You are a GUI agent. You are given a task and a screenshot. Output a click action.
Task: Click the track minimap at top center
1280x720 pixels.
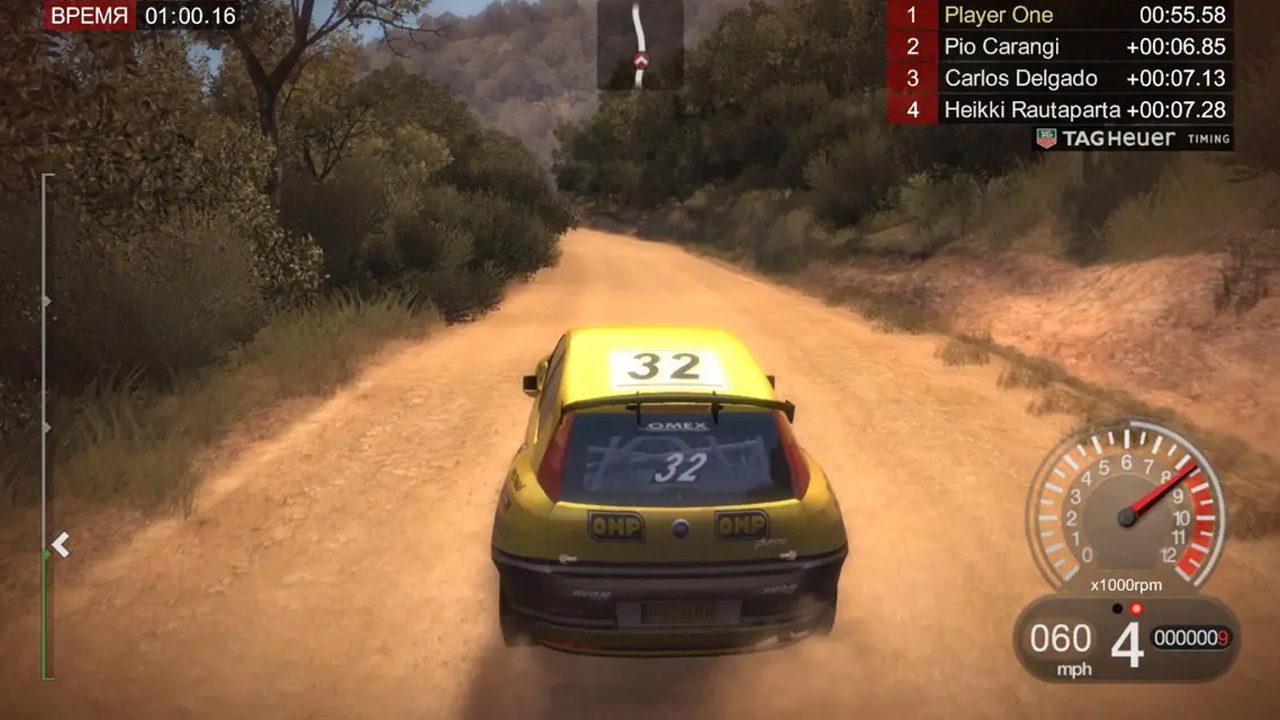(640, 45)
